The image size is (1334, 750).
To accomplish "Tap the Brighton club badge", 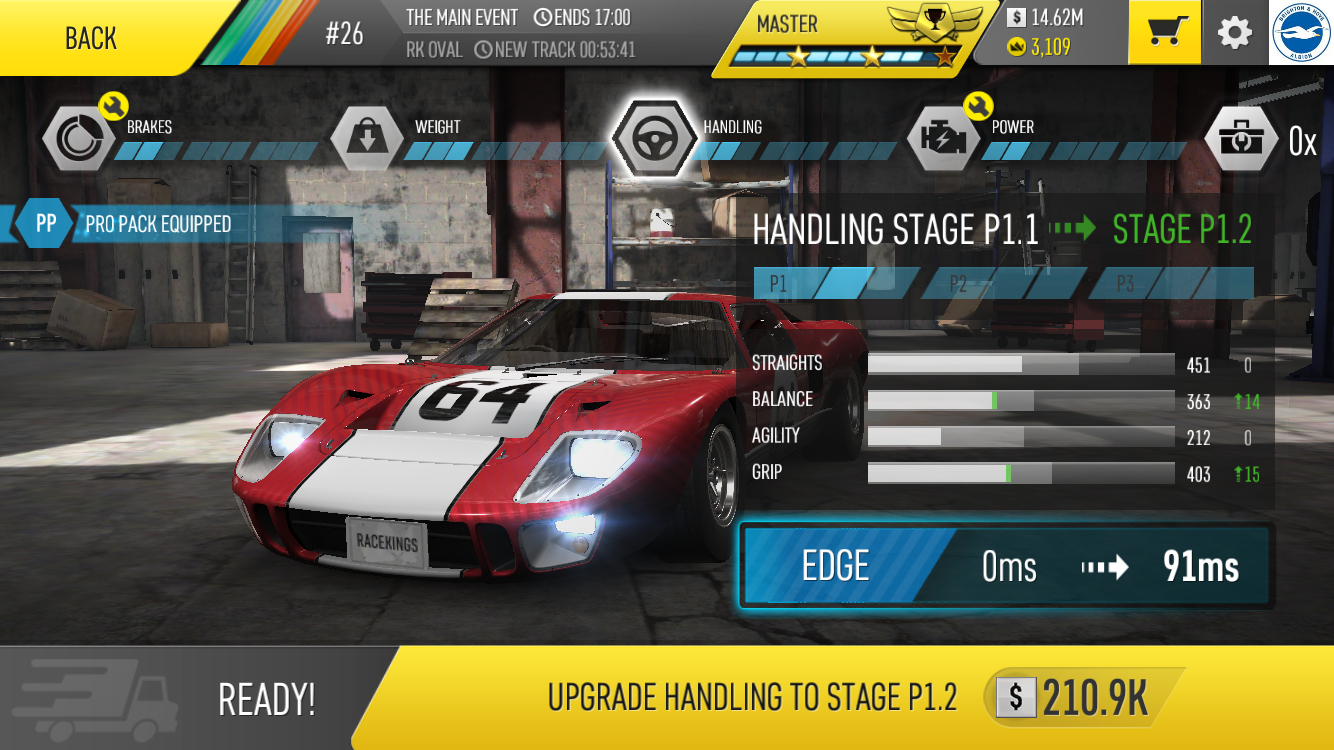I will click(x=1301, y=33).
